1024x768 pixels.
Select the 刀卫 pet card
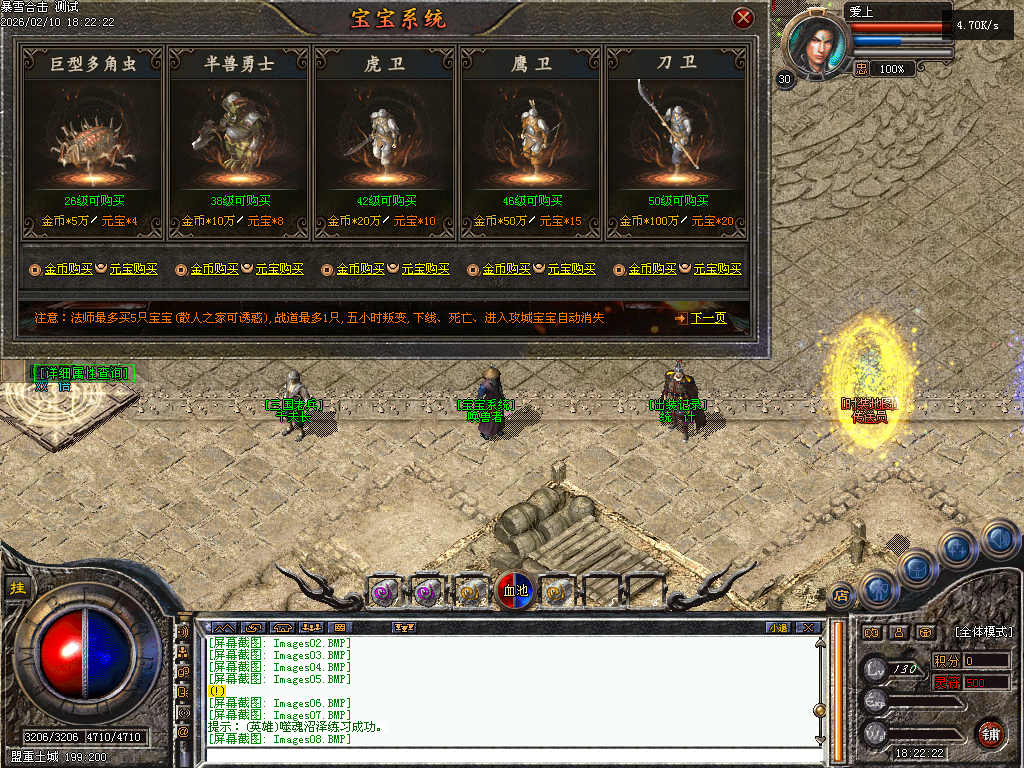[x=677, y=140]
